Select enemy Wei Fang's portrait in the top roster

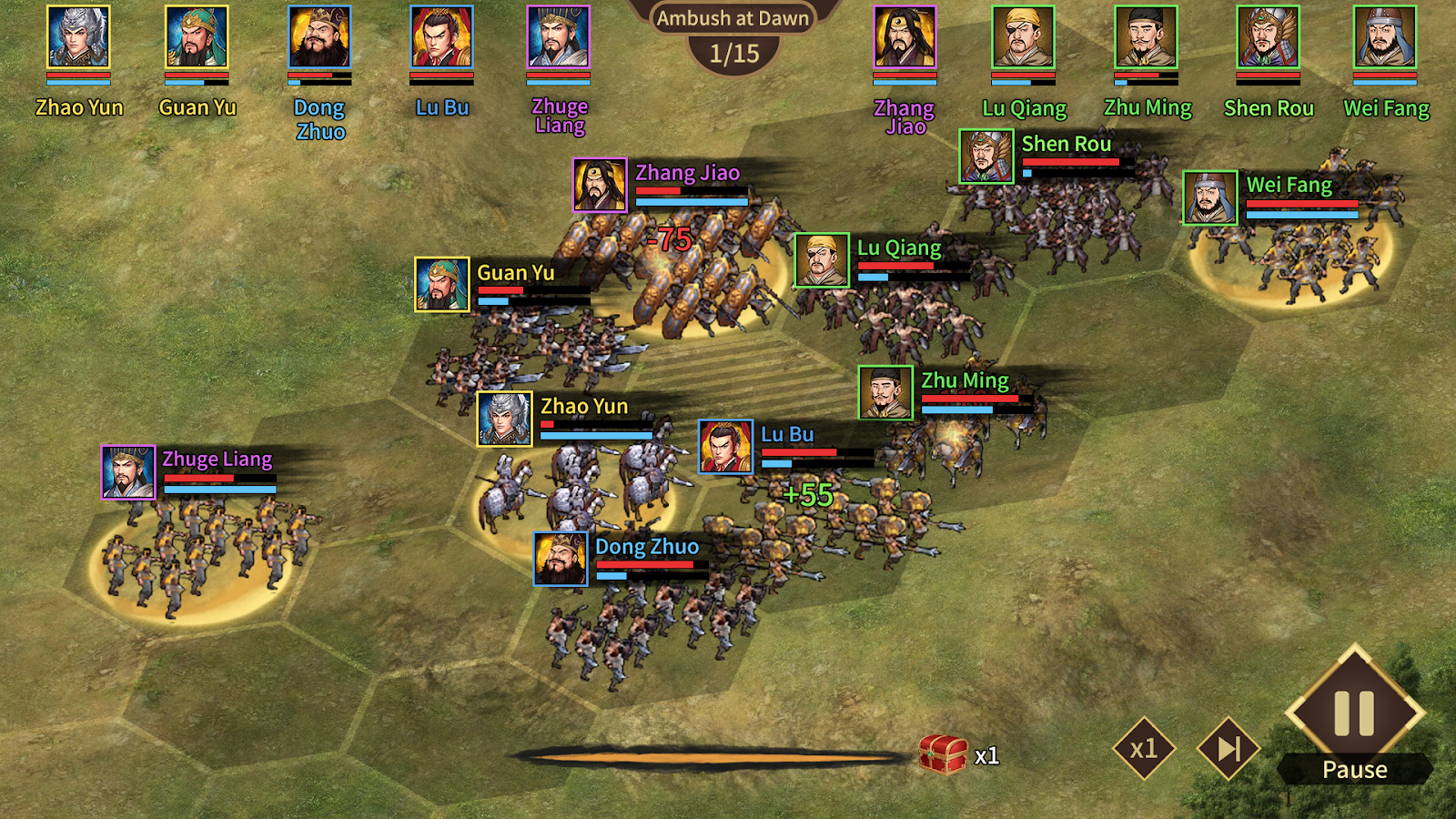pyautogui.click(x=1385, y=37)
